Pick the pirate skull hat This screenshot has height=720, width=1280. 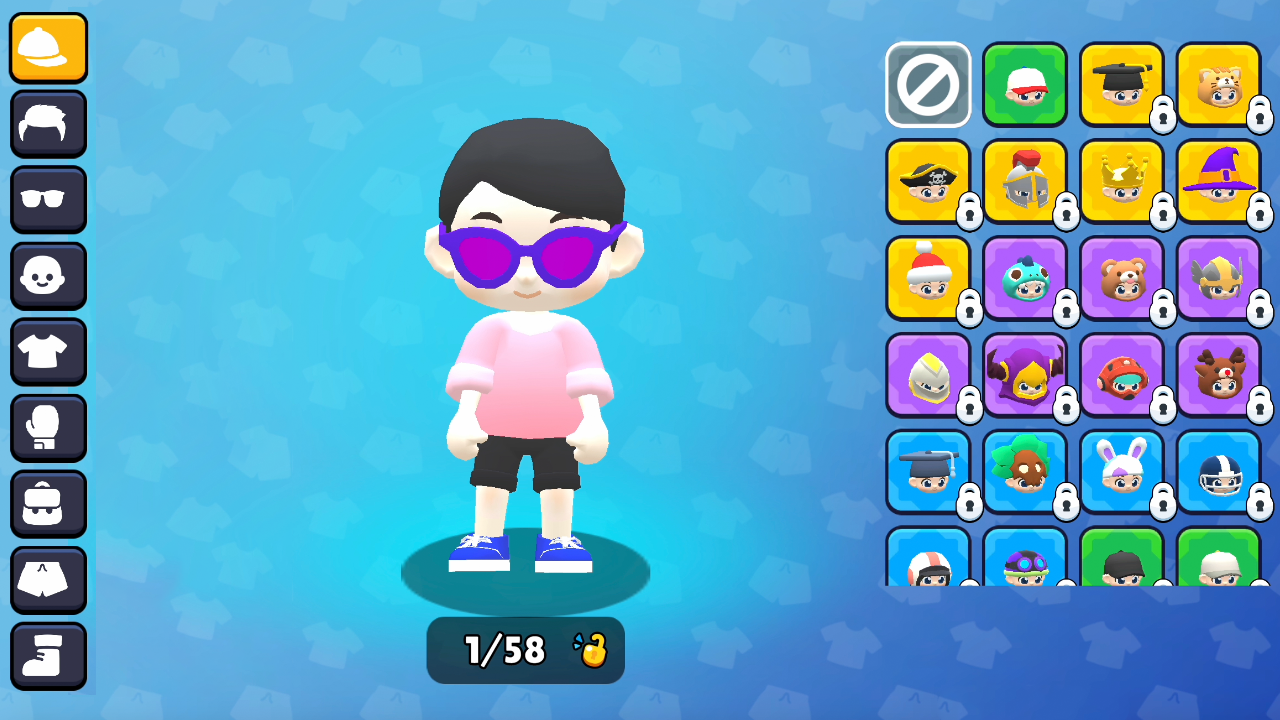928,182
